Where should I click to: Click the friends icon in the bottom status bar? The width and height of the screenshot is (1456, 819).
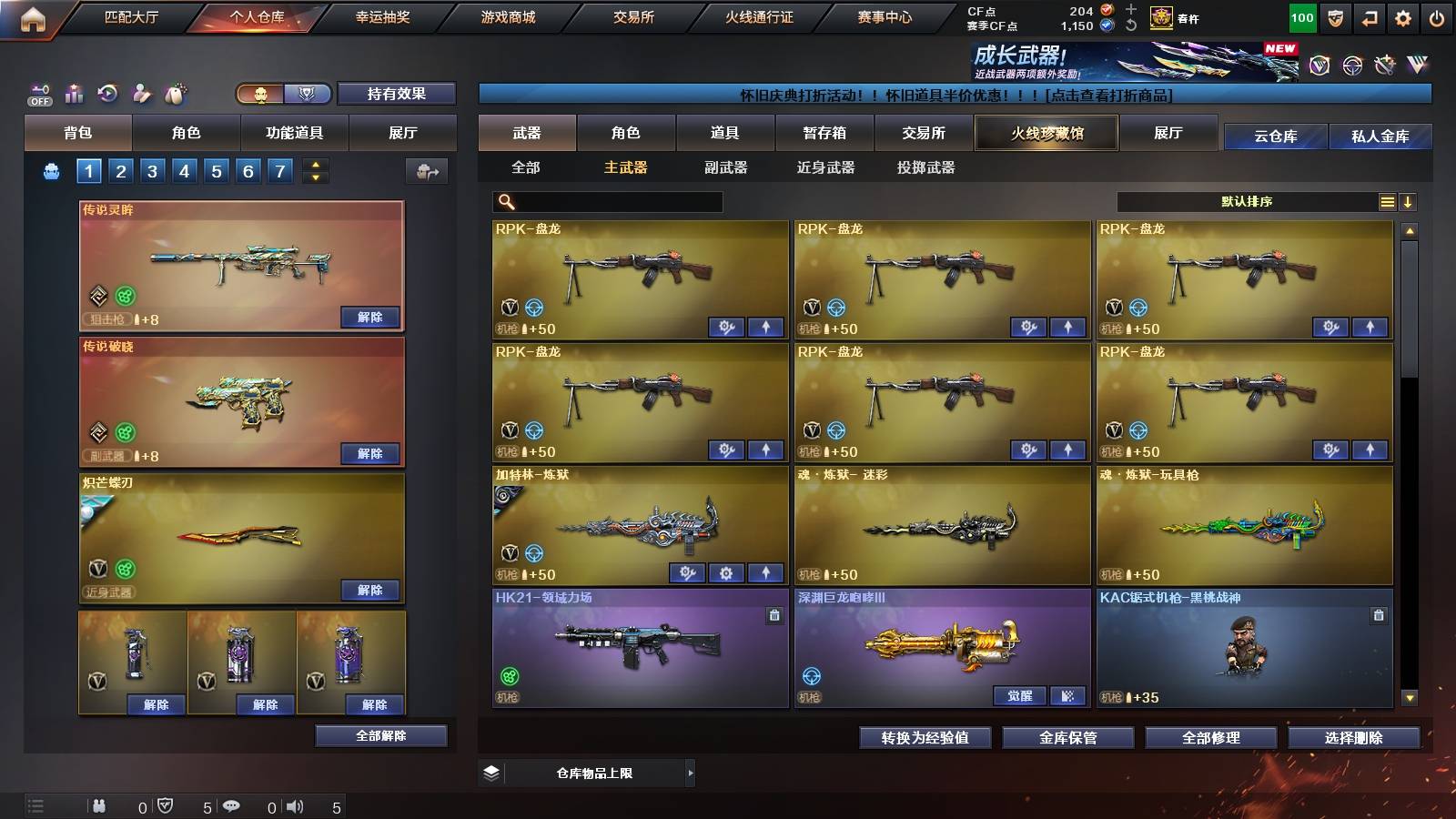click(100, 805)
